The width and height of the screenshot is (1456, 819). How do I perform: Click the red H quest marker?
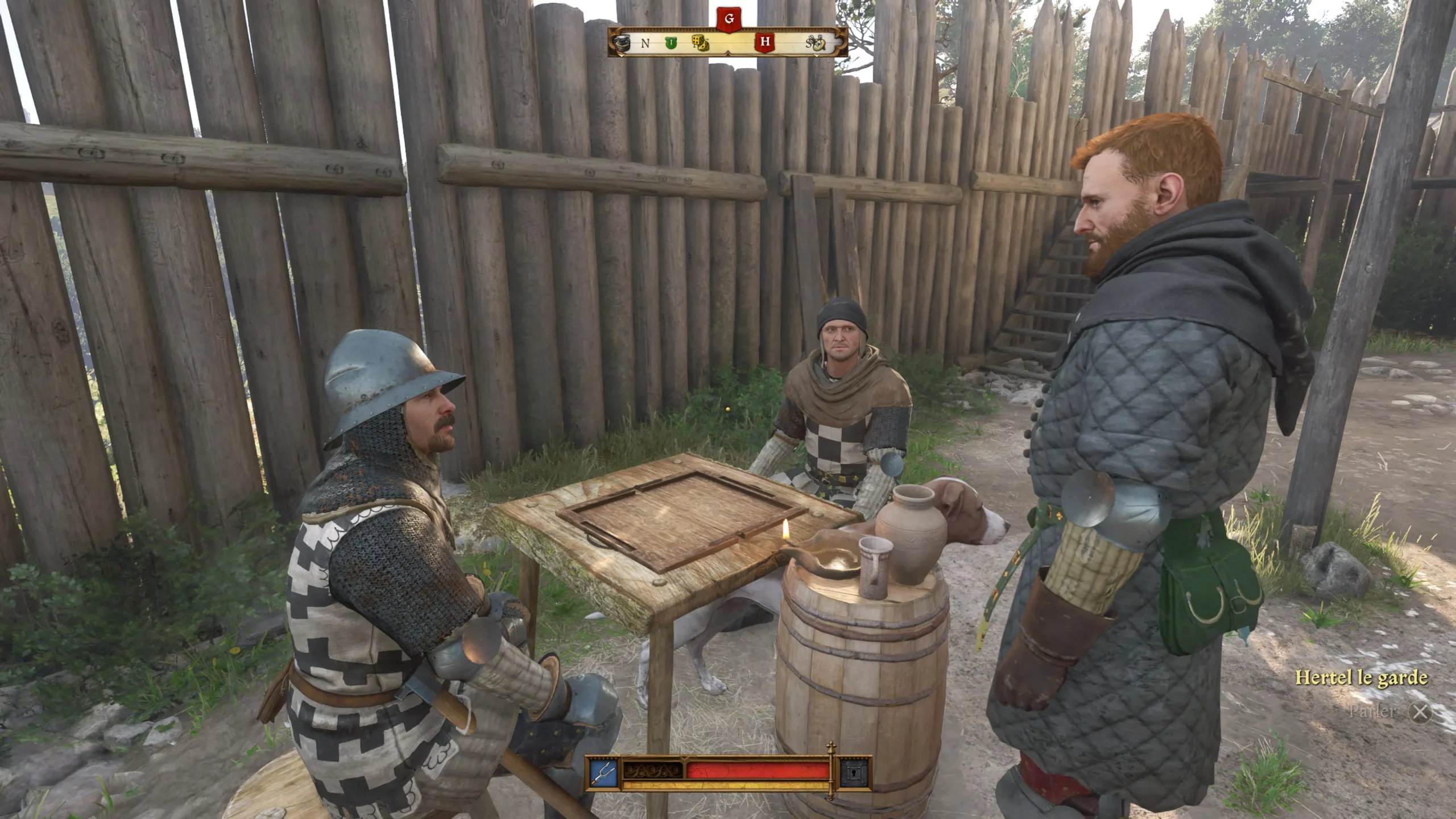pyautogui.click(x=765, y=42)
